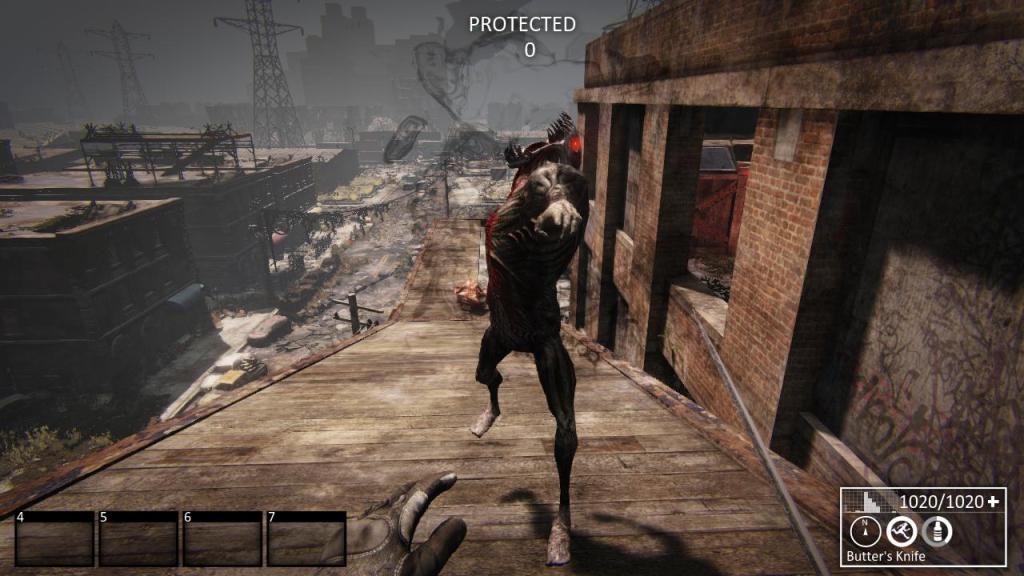This screenshot has width=1024, height=576.
Task: Toggle the running man sprint icon
Action: coord(902,531)
